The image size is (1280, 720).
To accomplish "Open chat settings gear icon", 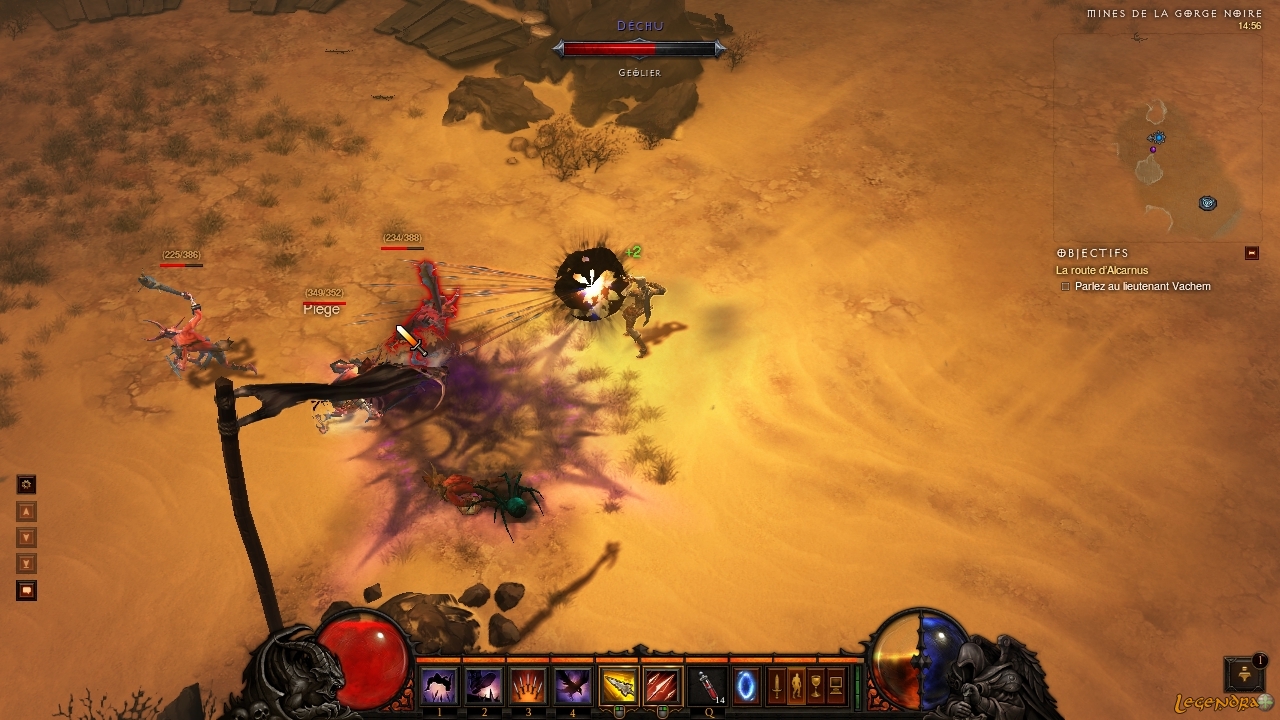I will [27, 485].
